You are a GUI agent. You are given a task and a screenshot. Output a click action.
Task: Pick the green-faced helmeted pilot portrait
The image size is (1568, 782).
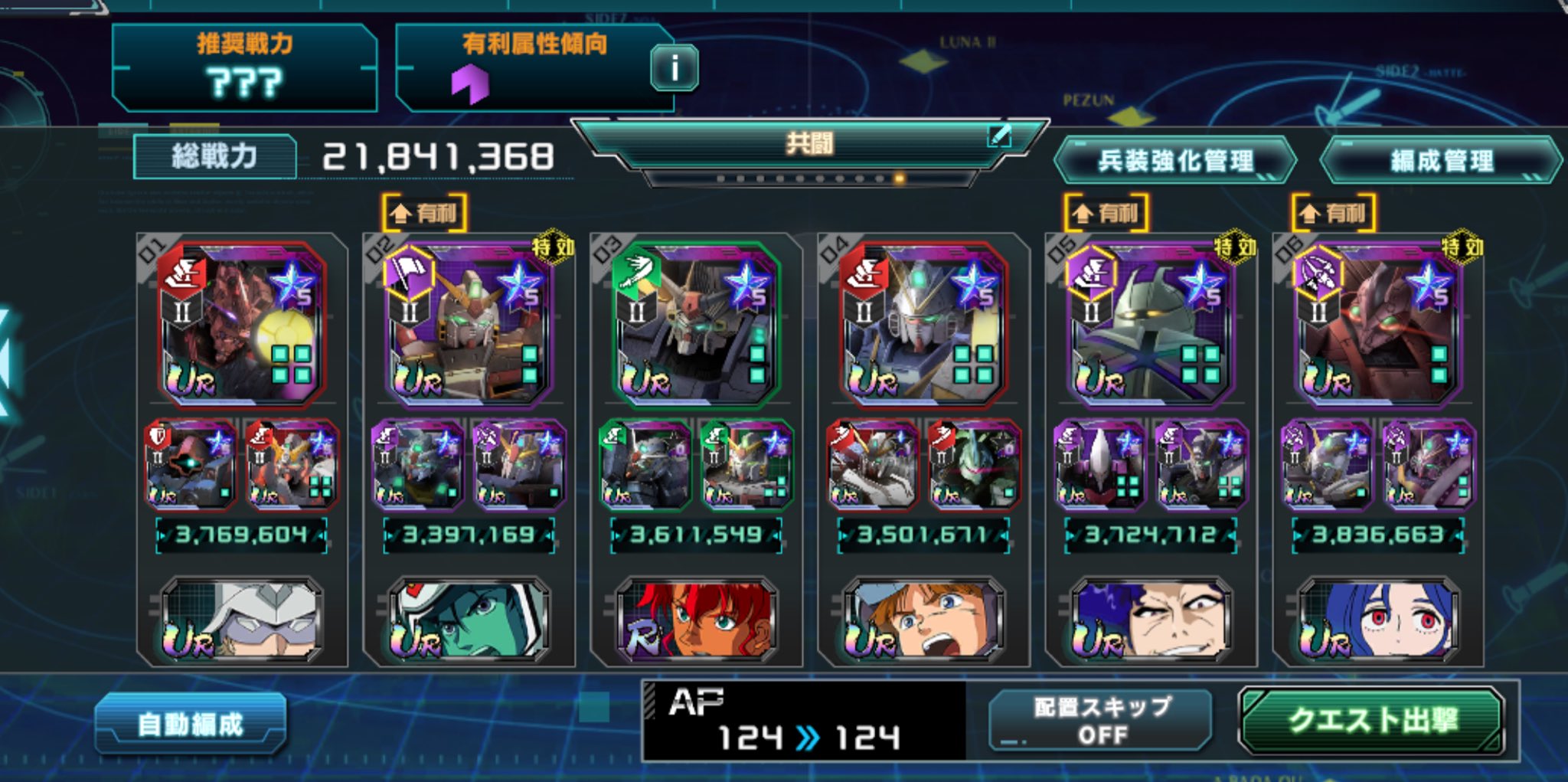tap(469, 620)
